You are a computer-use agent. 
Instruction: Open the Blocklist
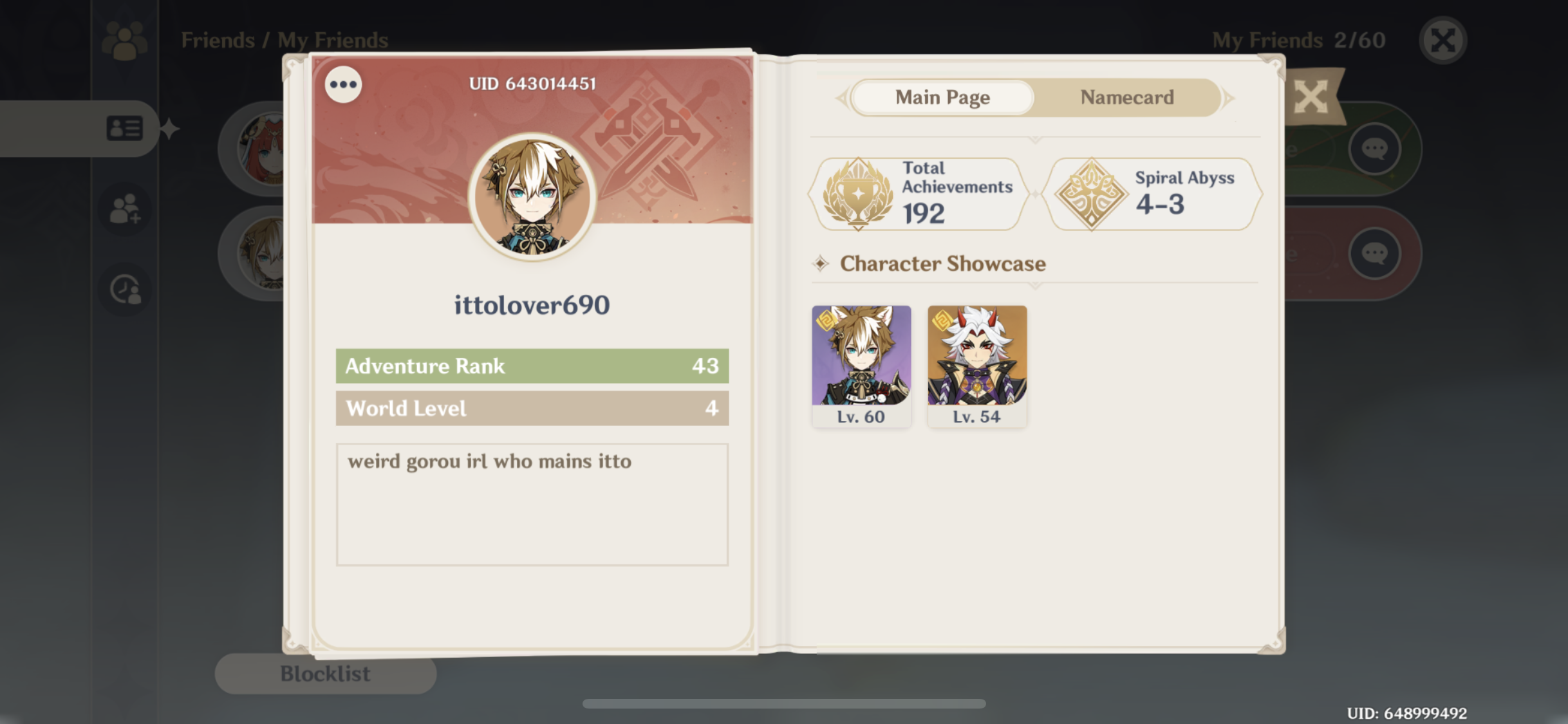point(325,673)
